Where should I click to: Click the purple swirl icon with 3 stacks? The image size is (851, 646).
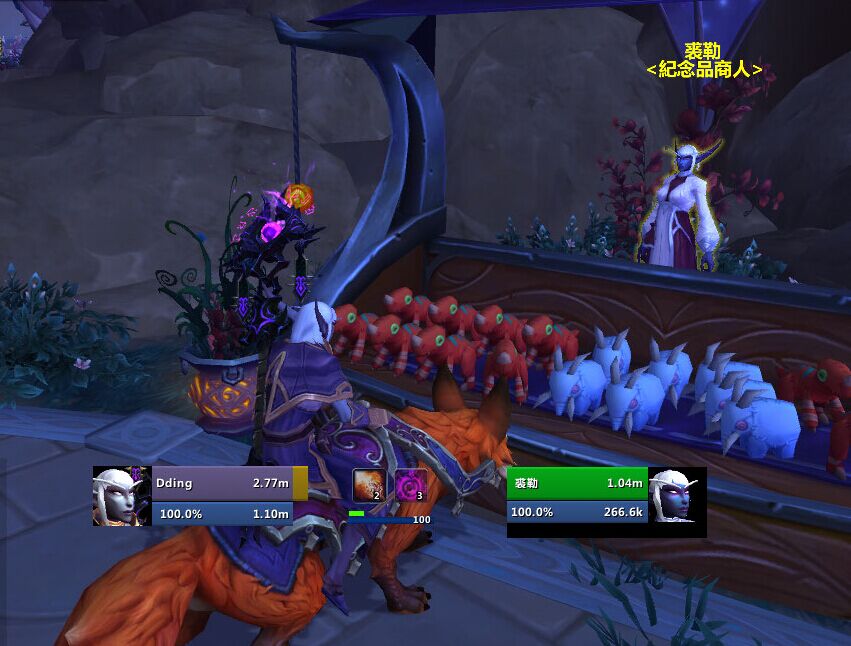coord(410,485)
